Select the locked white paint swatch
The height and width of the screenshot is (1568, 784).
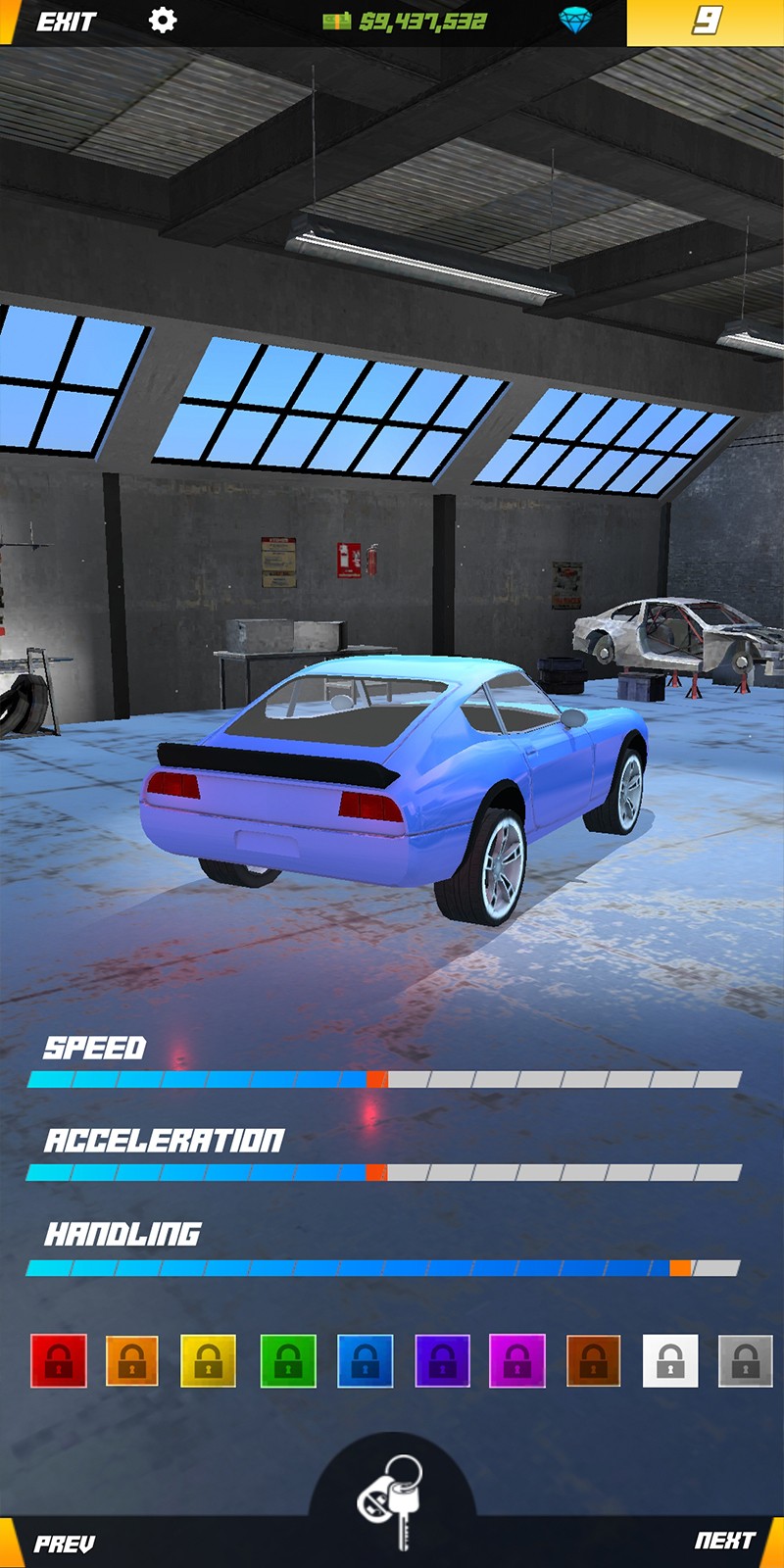(x=670, y=1360)
